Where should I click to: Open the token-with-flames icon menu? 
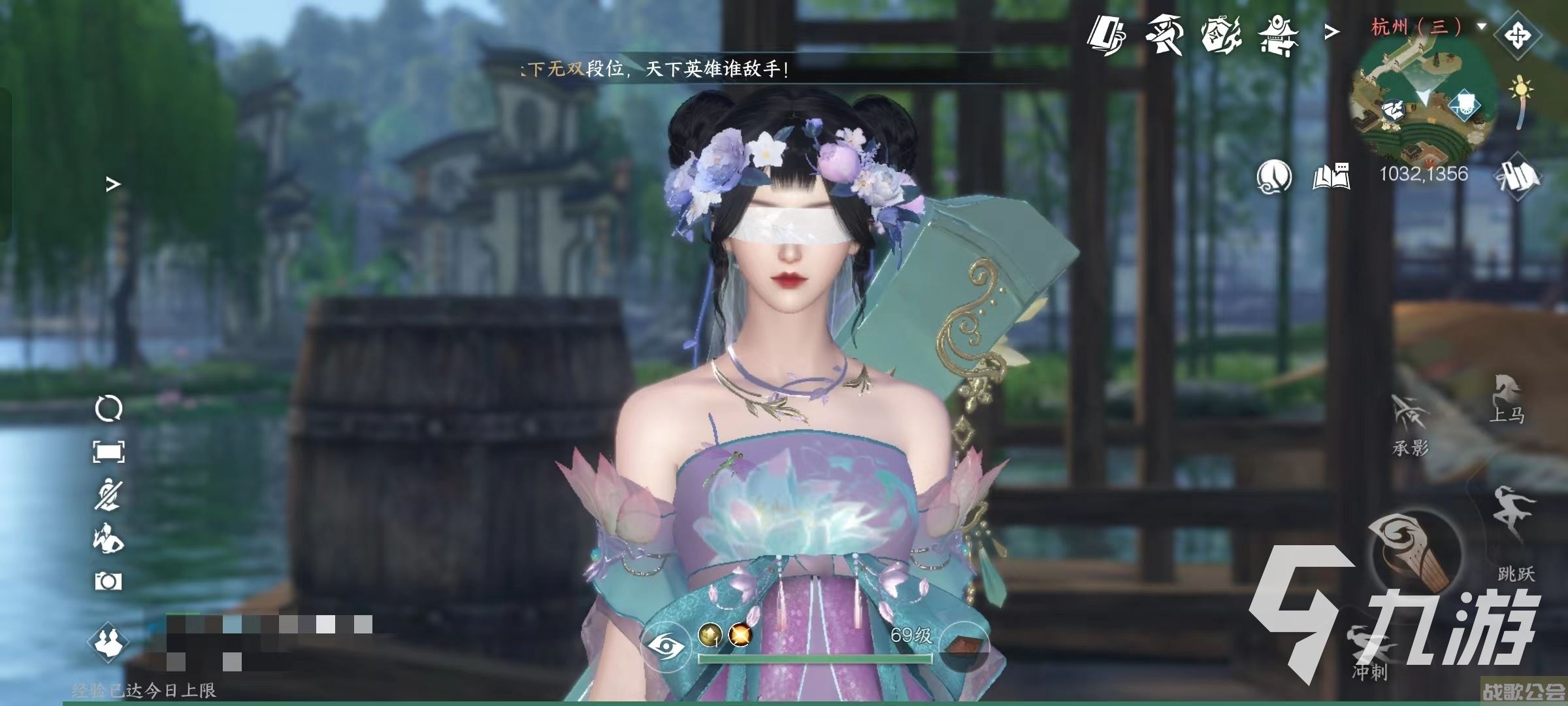[1220, 34]
